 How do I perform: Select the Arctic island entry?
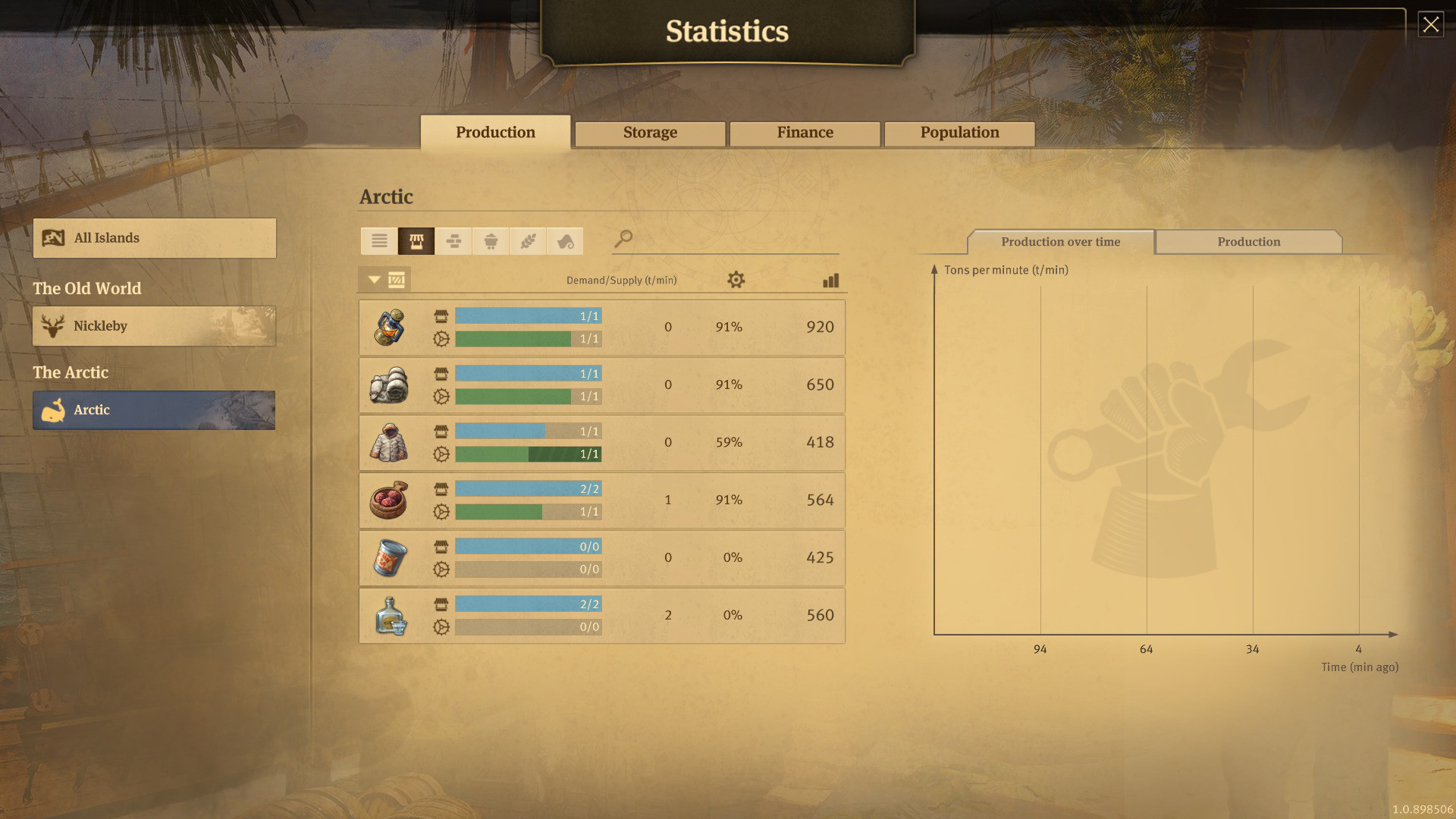click(153, 410)
